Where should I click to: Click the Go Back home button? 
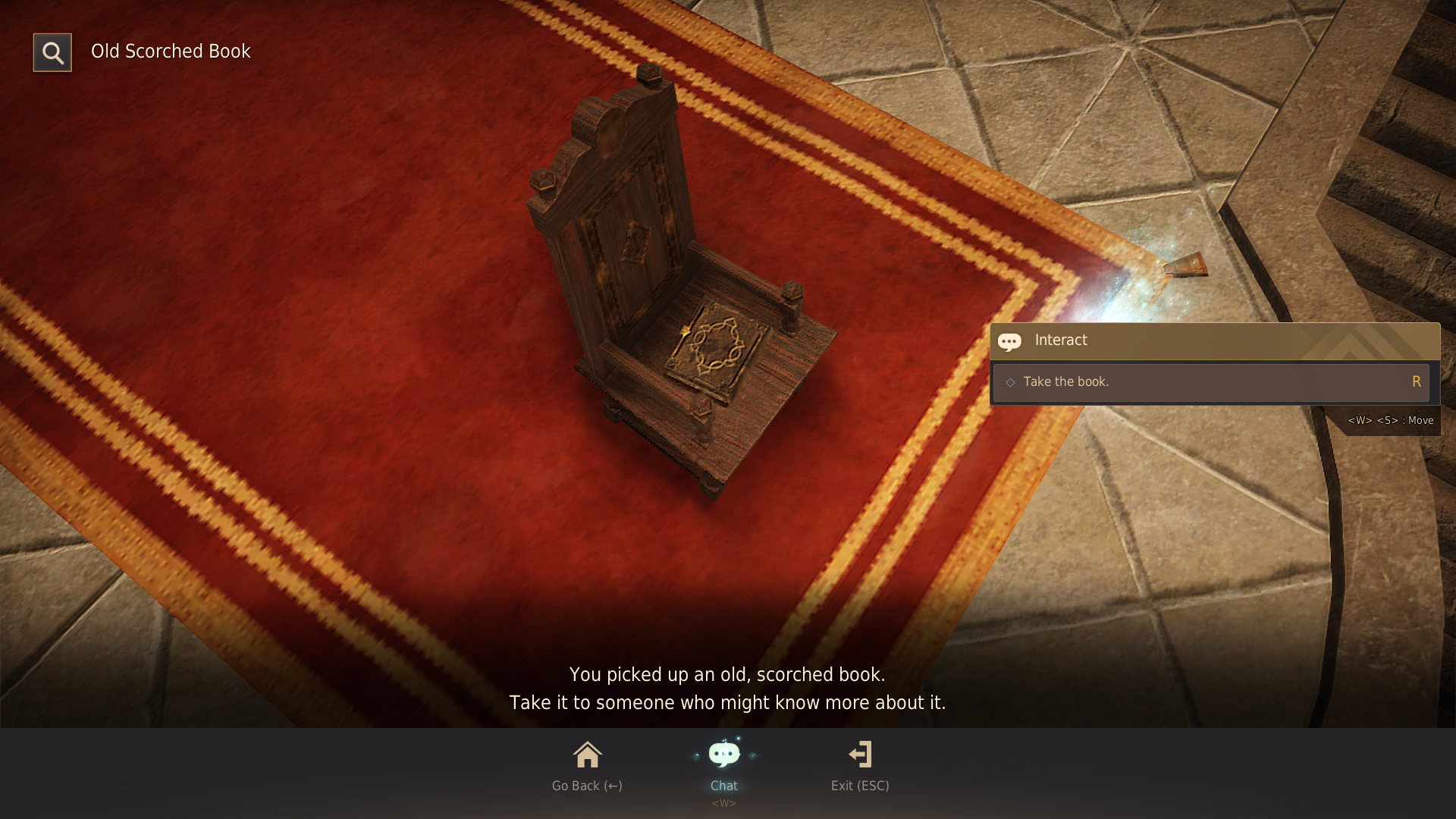click(587, 764)
